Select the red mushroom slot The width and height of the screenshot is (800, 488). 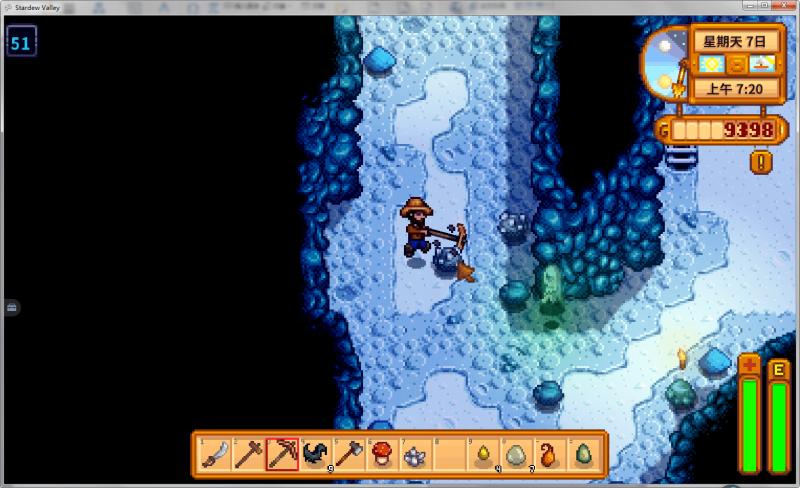pos(384,455)
